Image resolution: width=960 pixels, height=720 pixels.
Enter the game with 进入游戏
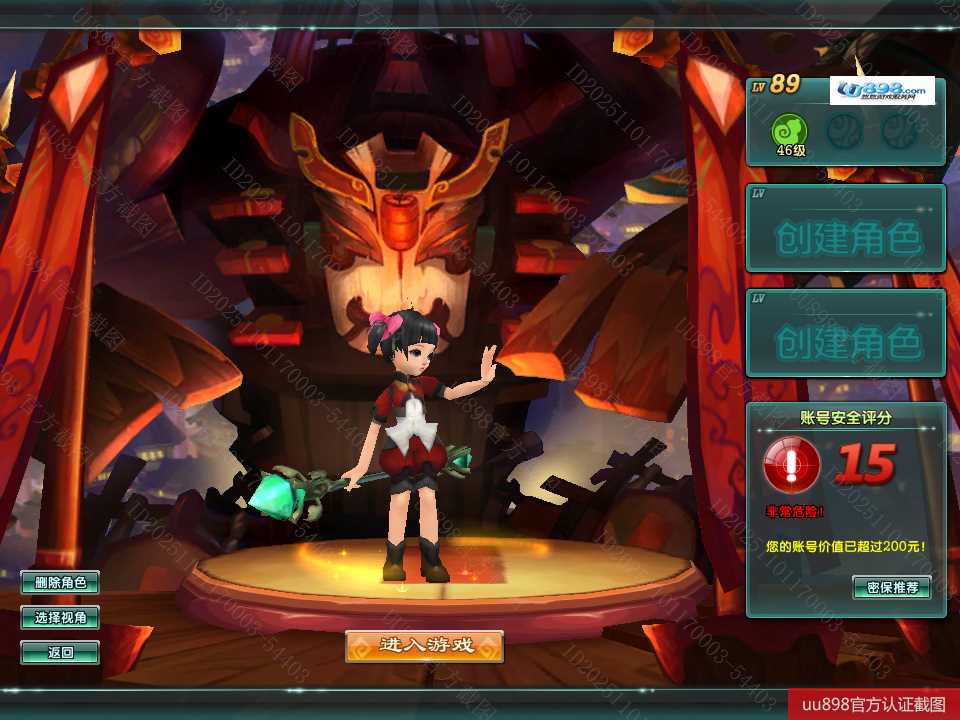pyautogui.click(x=424, y=646)
